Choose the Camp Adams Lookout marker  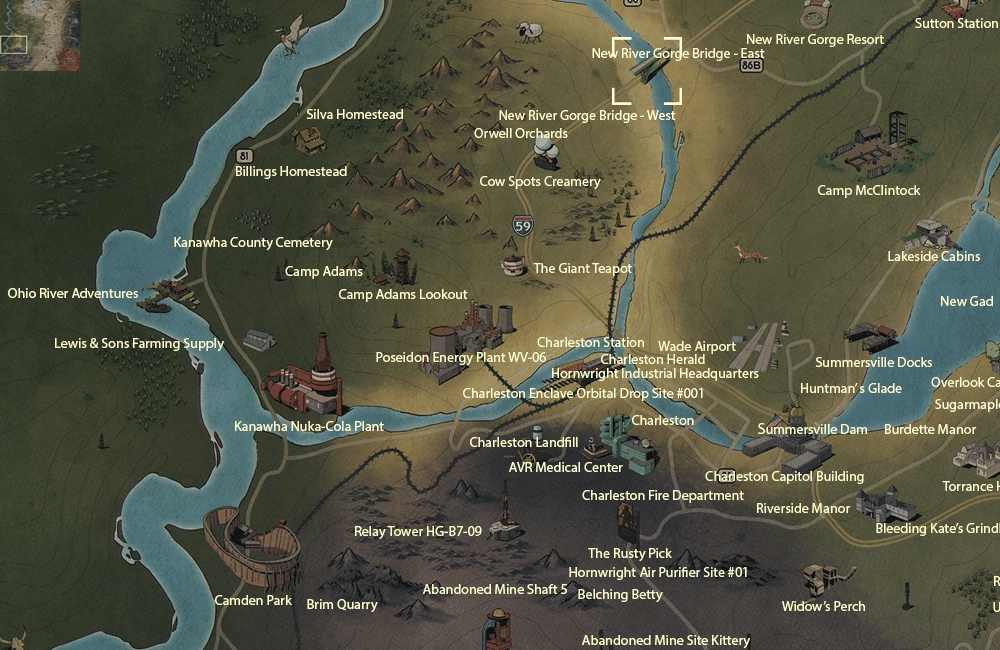point(403,266)
